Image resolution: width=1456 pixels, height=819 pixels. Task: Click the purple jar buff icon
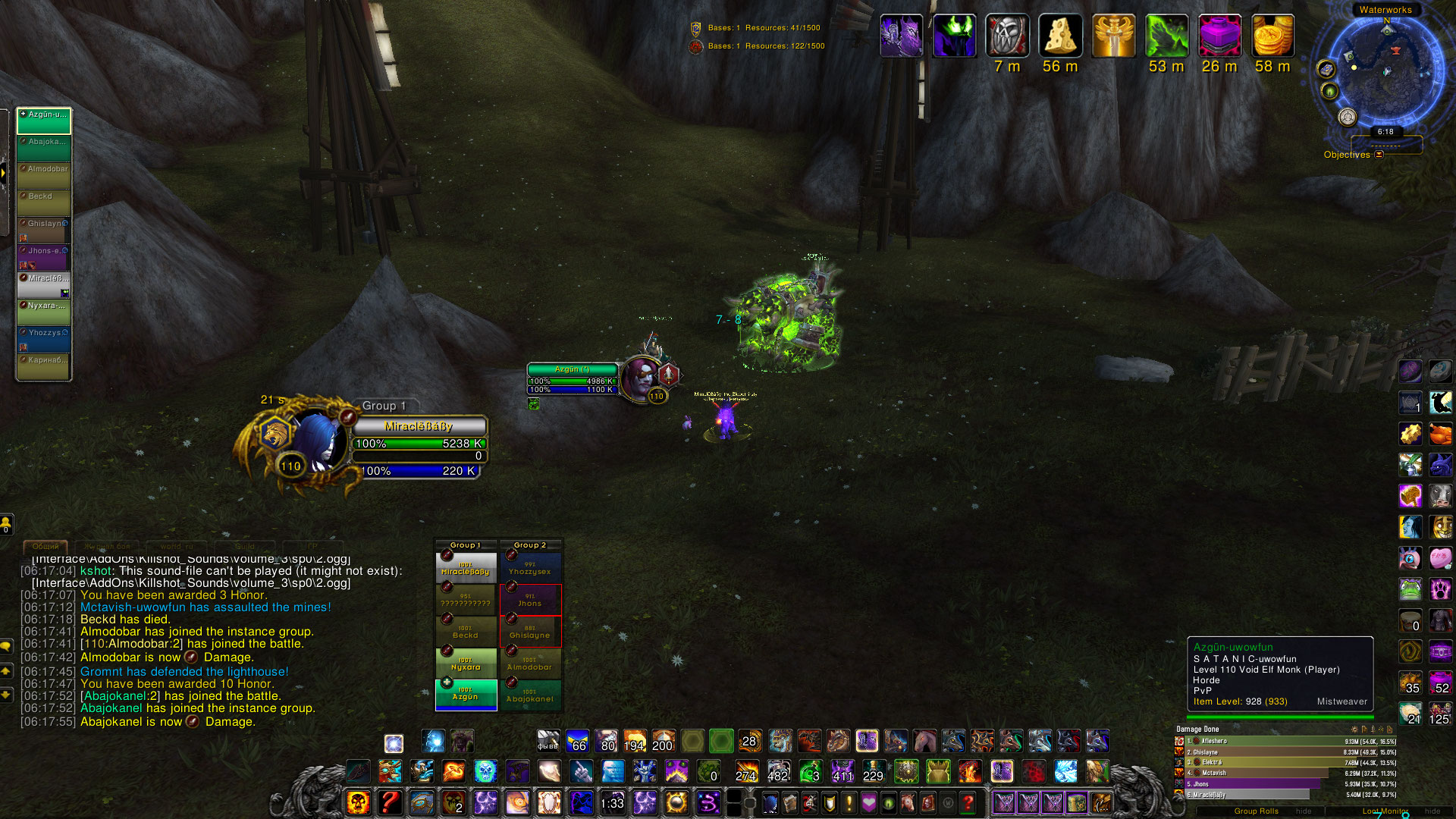(x=1219, y=36)
